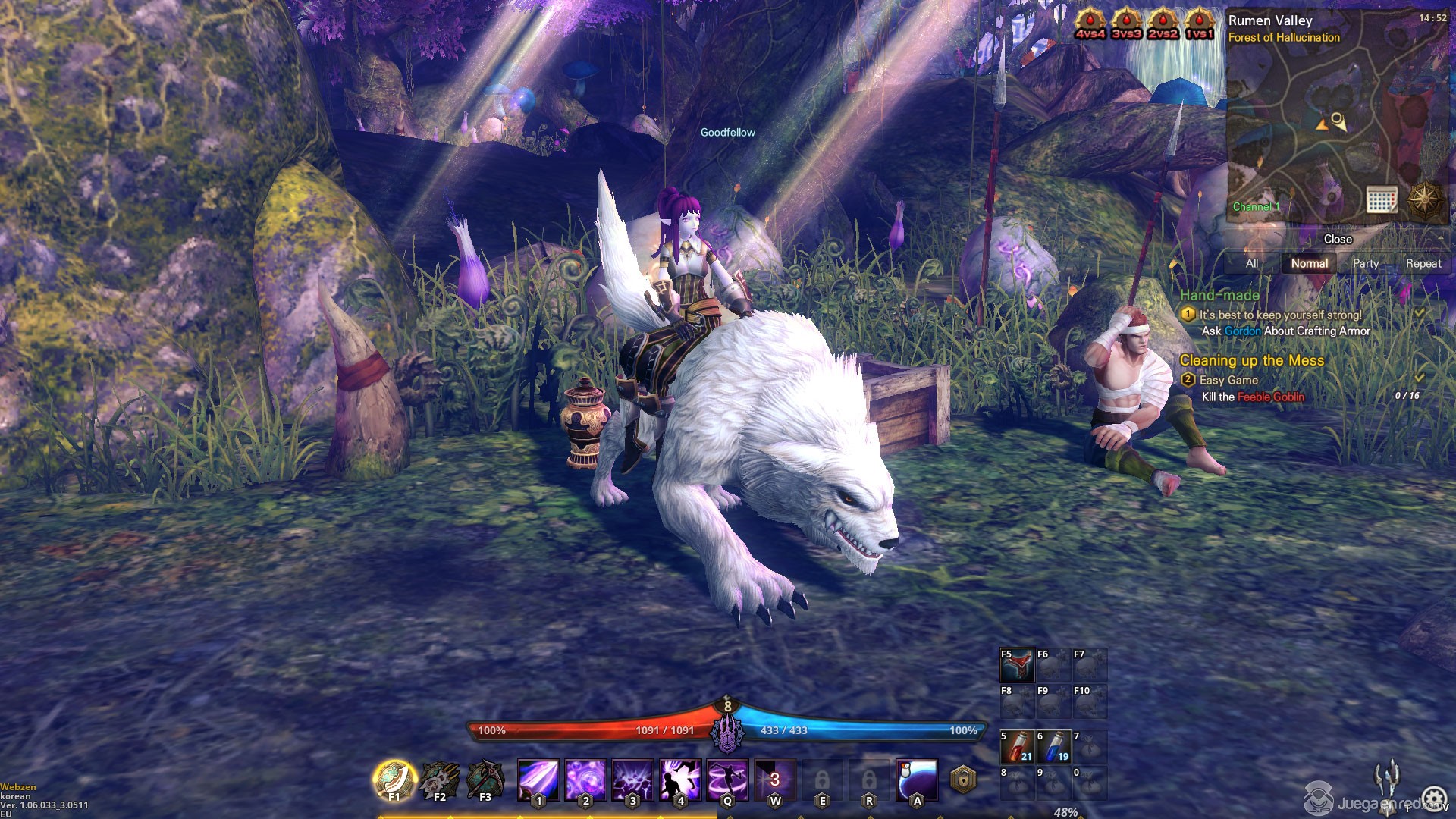Screen dimensions: 1456x819
Task: Show the Repeat quests tab
Action: click(1423, 264)
